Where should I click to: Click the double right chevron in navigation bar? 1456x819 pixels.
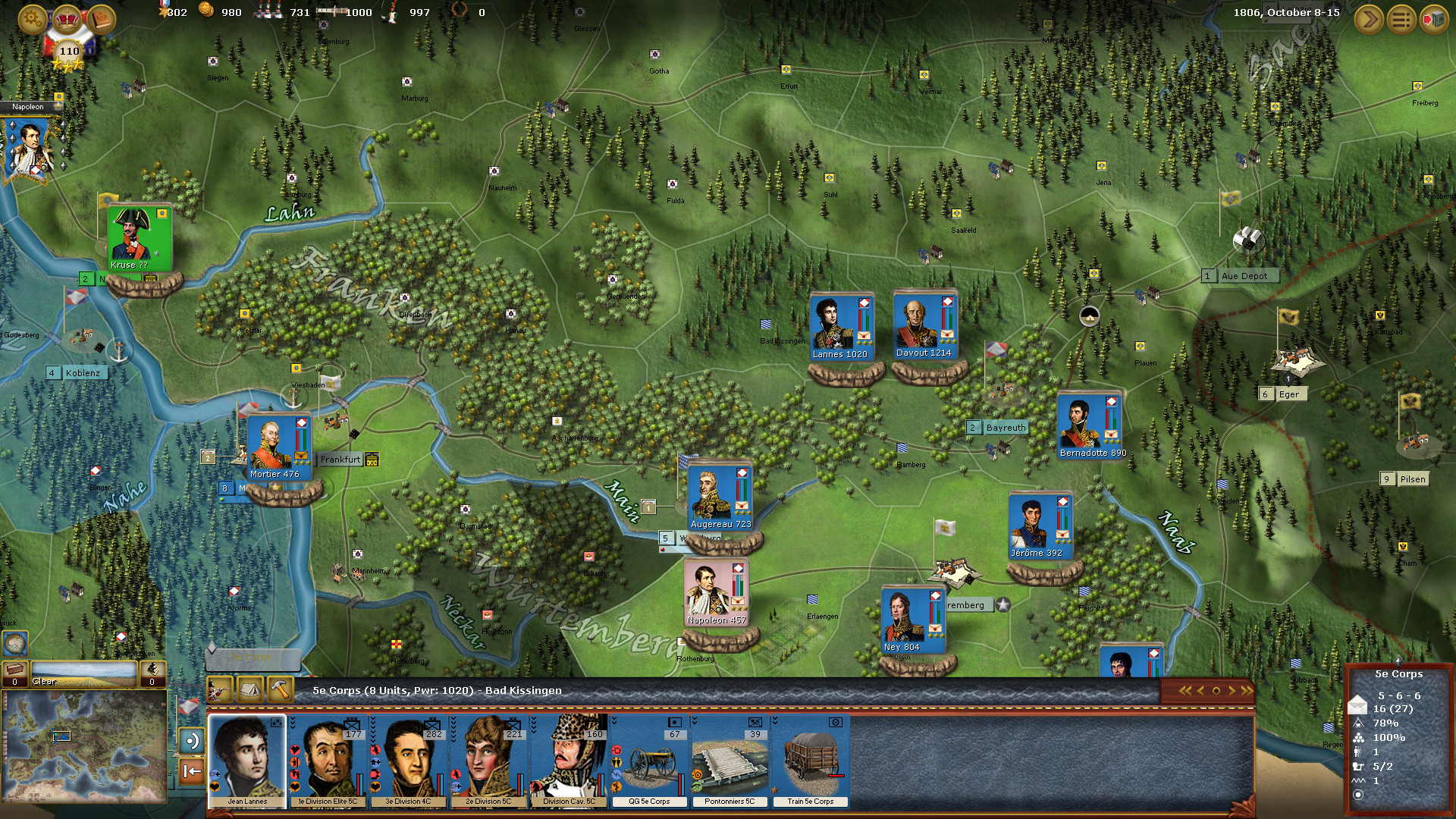pyautogui.click(x=1247, y=689)
